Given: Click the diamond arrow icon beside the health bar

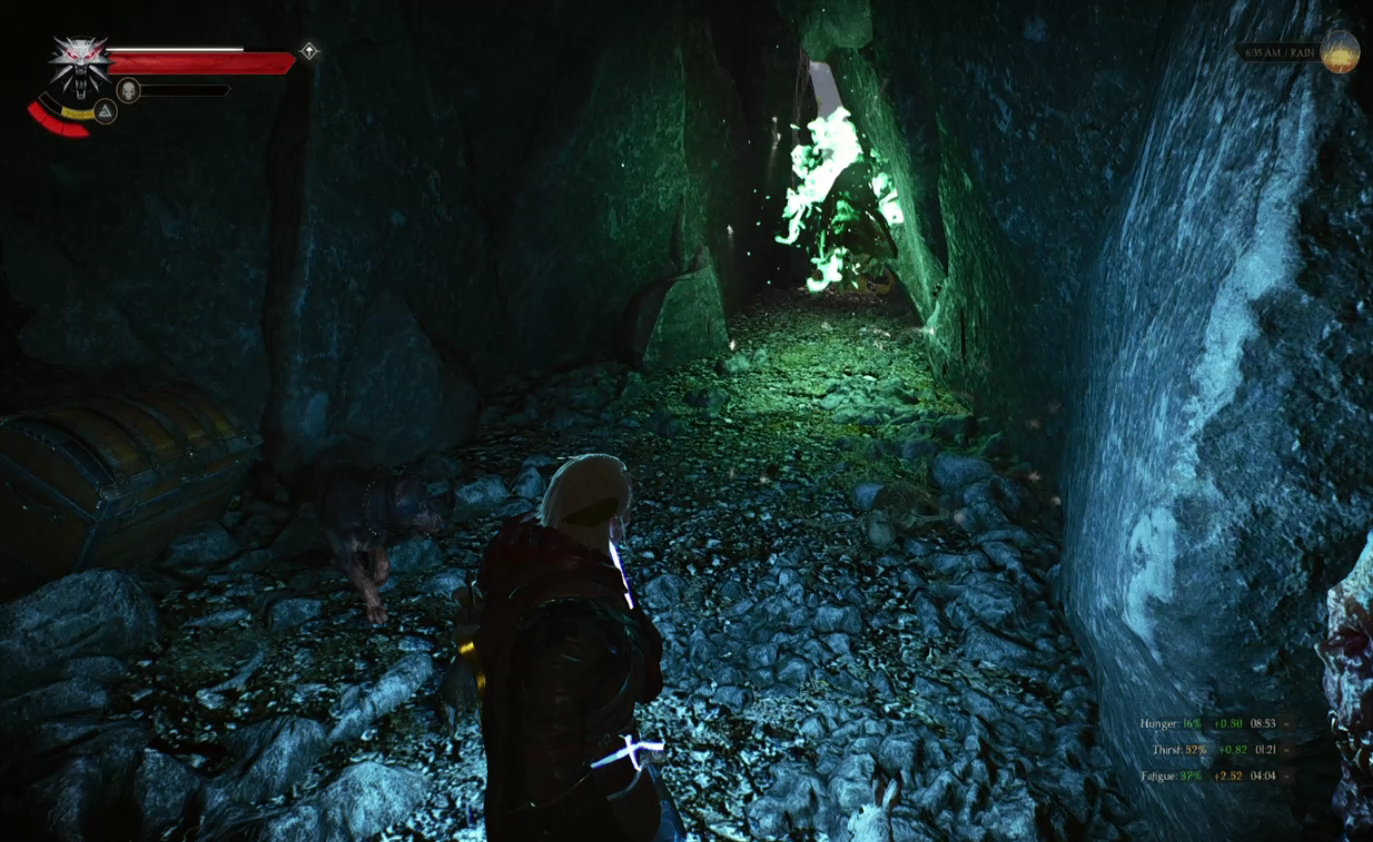Looking at the screenshot, I should pyautogui.click(x=310, y=51).
